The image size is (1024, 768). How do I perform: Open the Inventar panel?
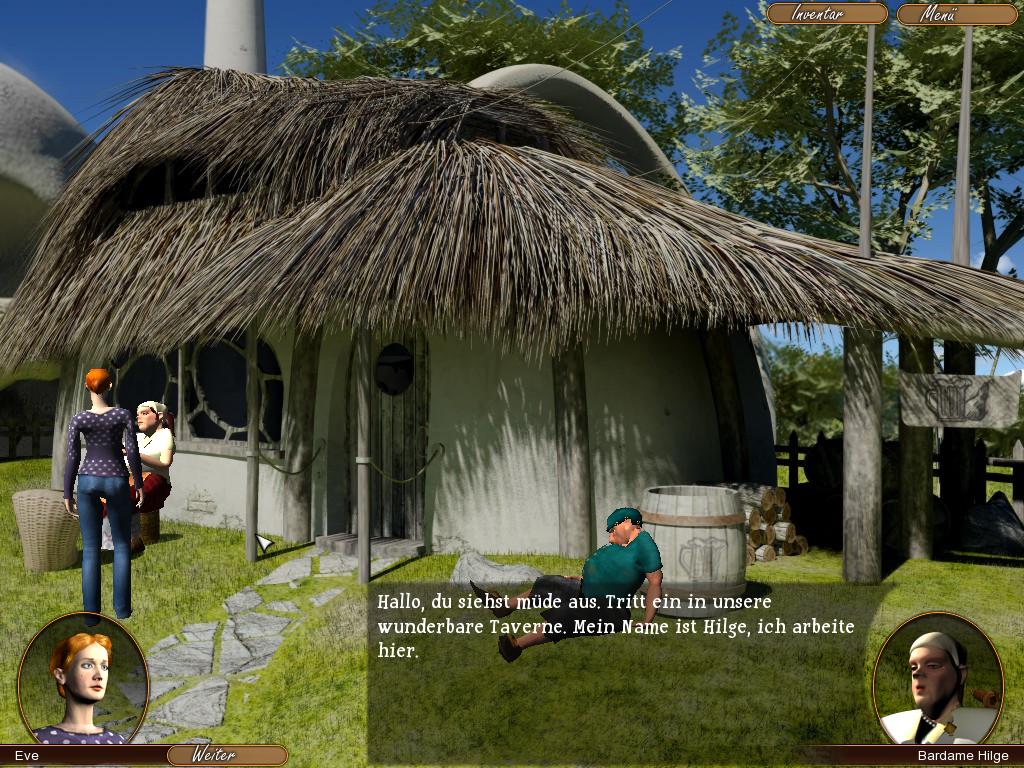click(x=826, y=14)
